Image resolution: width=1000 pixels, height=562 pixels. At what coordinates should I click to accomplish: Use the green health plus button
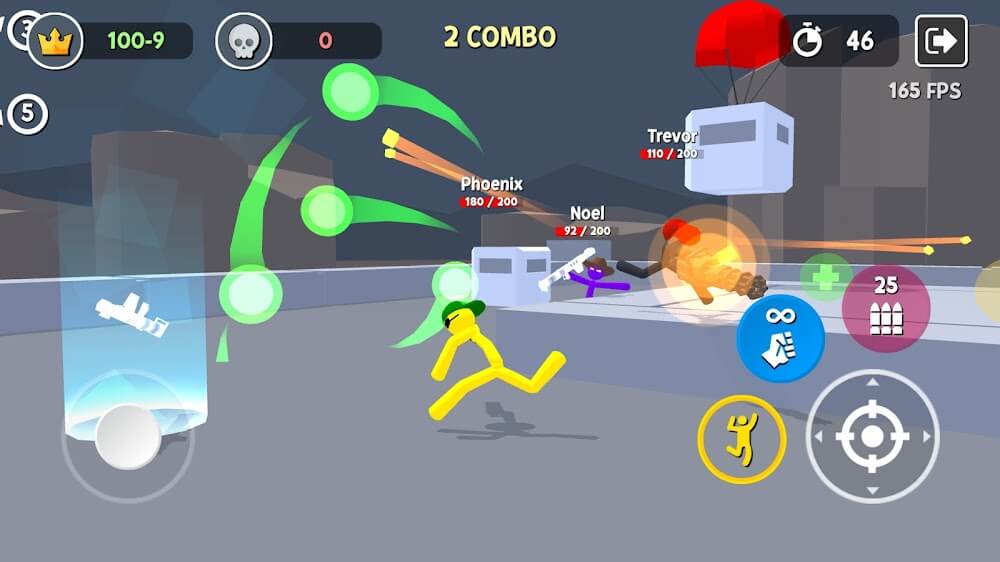tap(826, 277)
